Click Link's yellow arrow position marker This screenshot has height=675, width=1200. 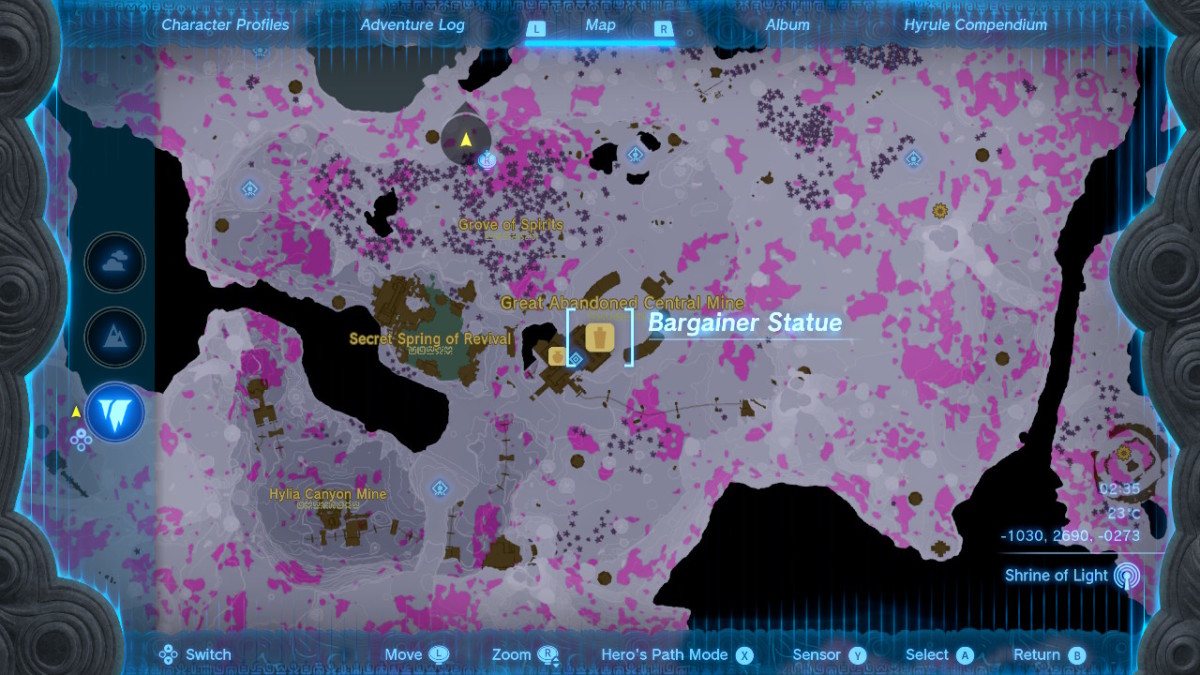coord(466,139)
